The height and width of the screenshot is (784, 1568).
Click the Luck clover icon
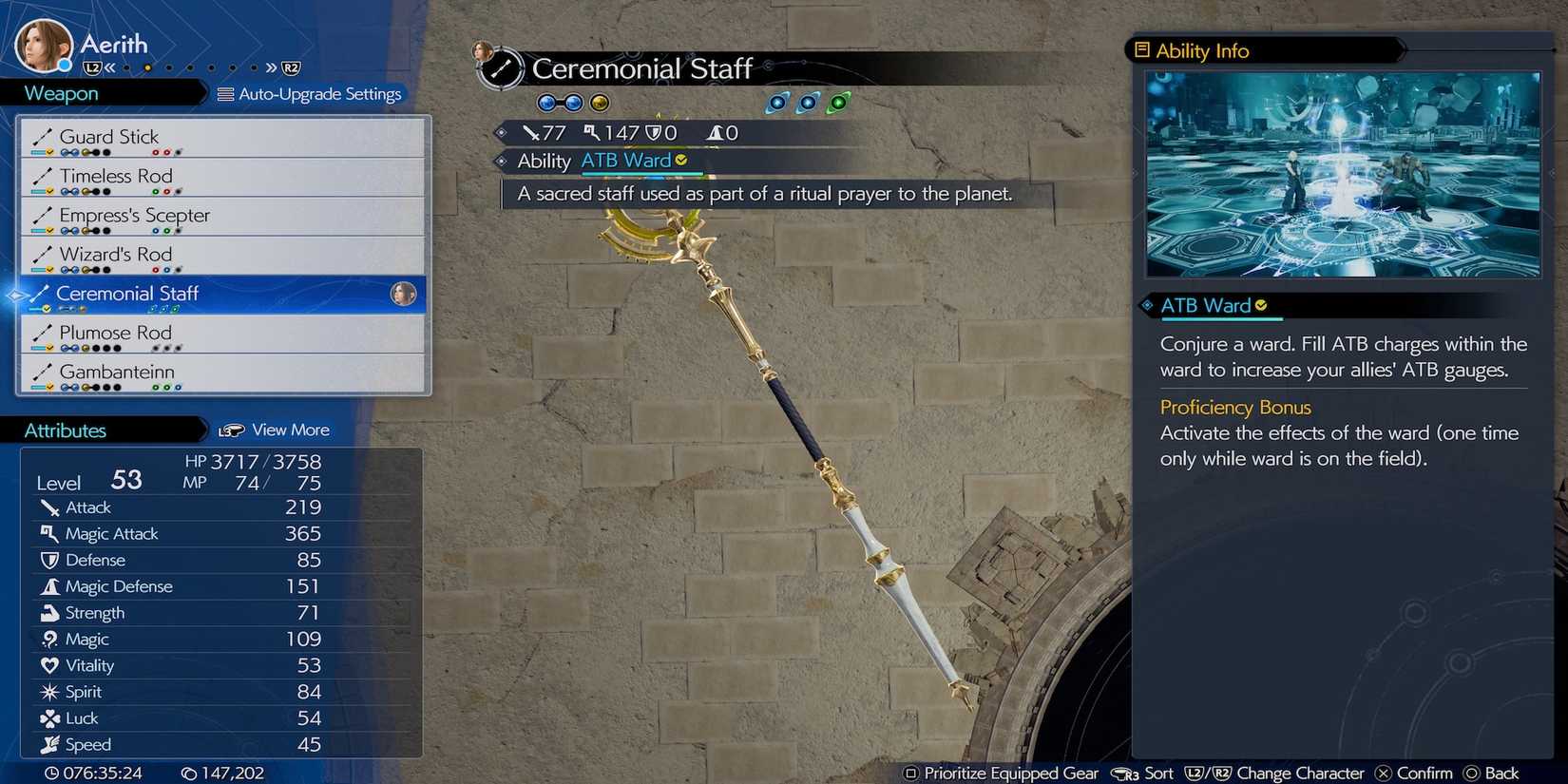[x=50, y=718]
